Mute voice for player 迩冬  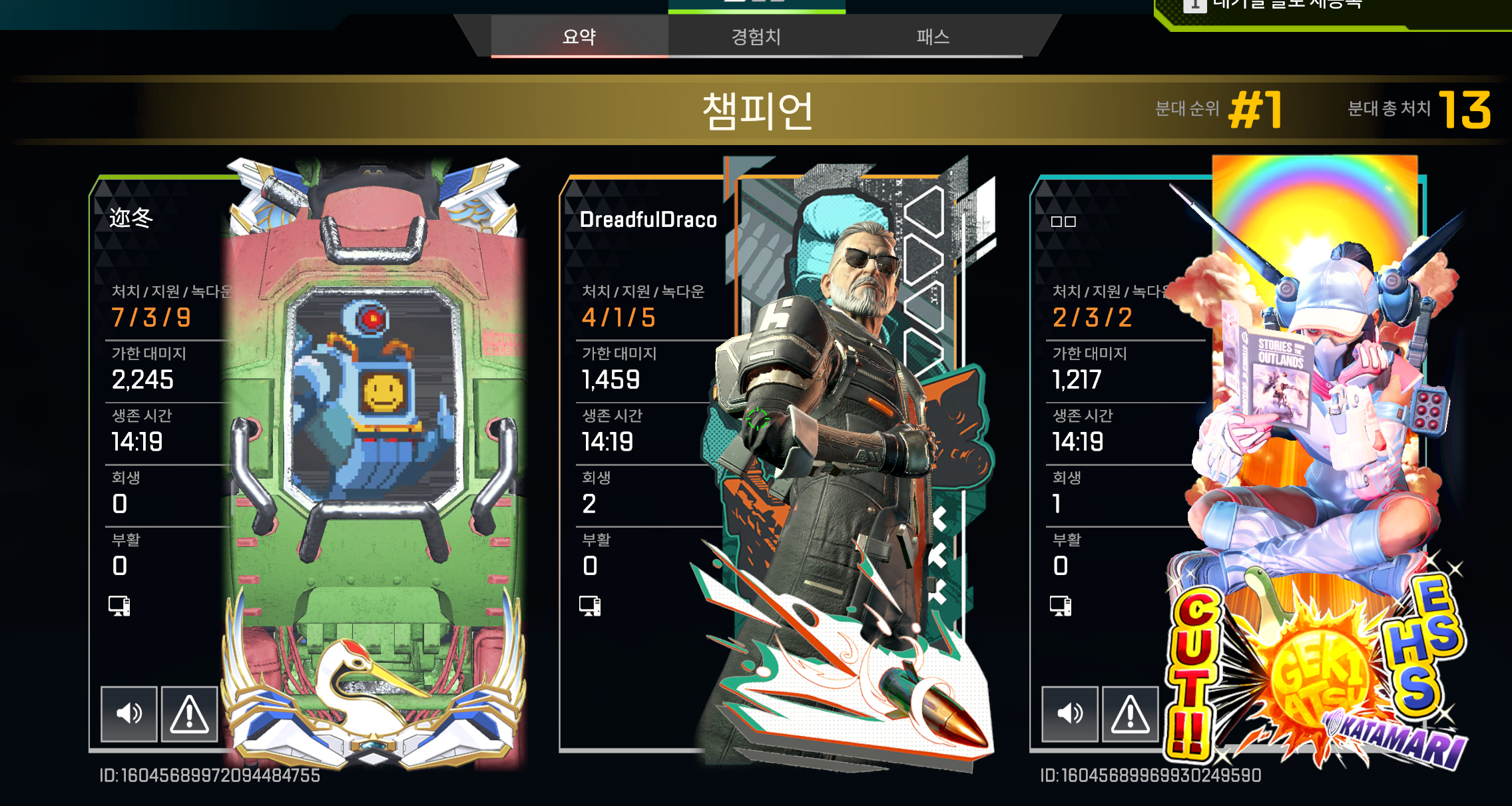pyautogui.click(x=129, y=713)
